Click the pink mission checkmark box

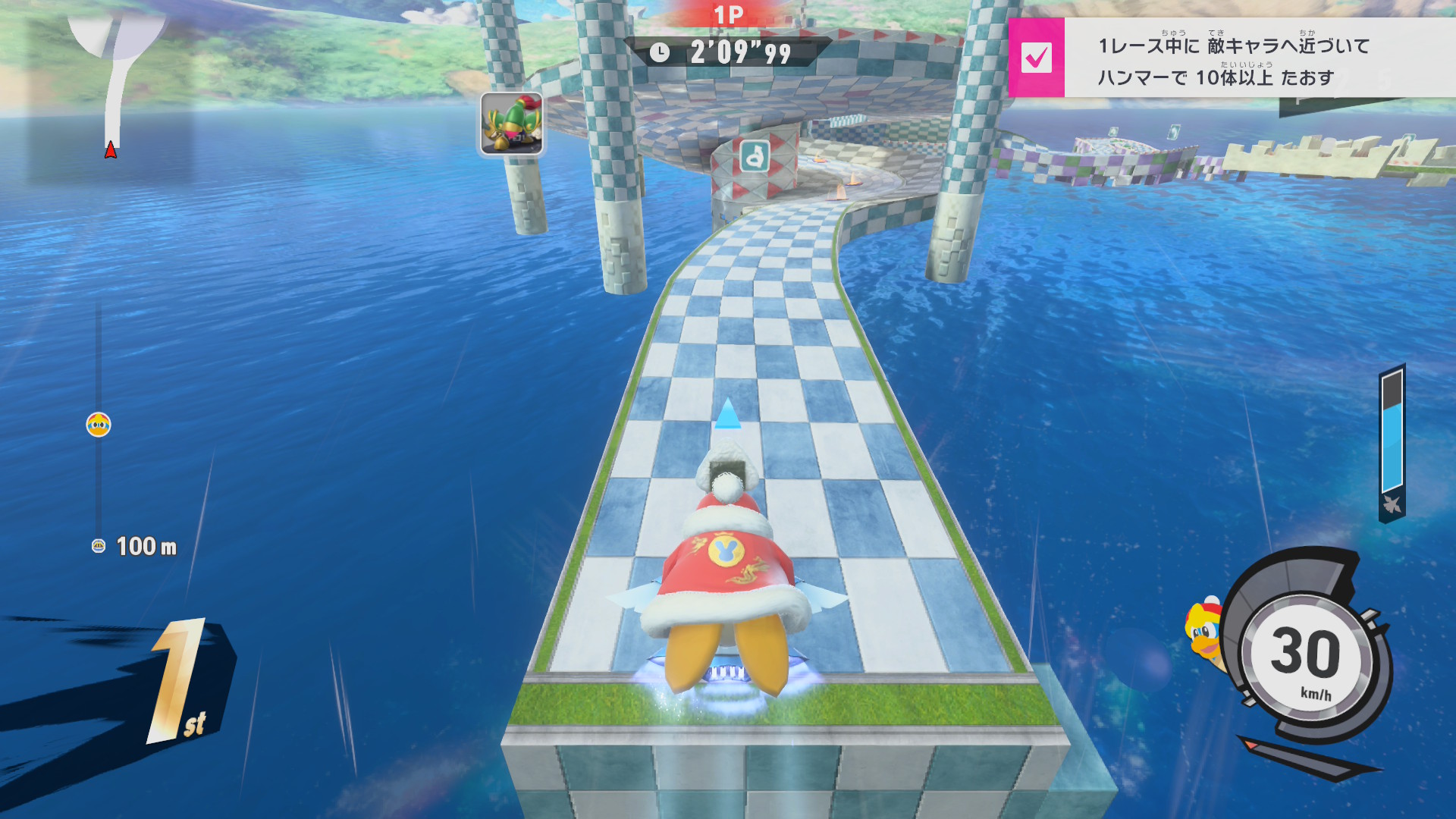tap(1036, 58)
